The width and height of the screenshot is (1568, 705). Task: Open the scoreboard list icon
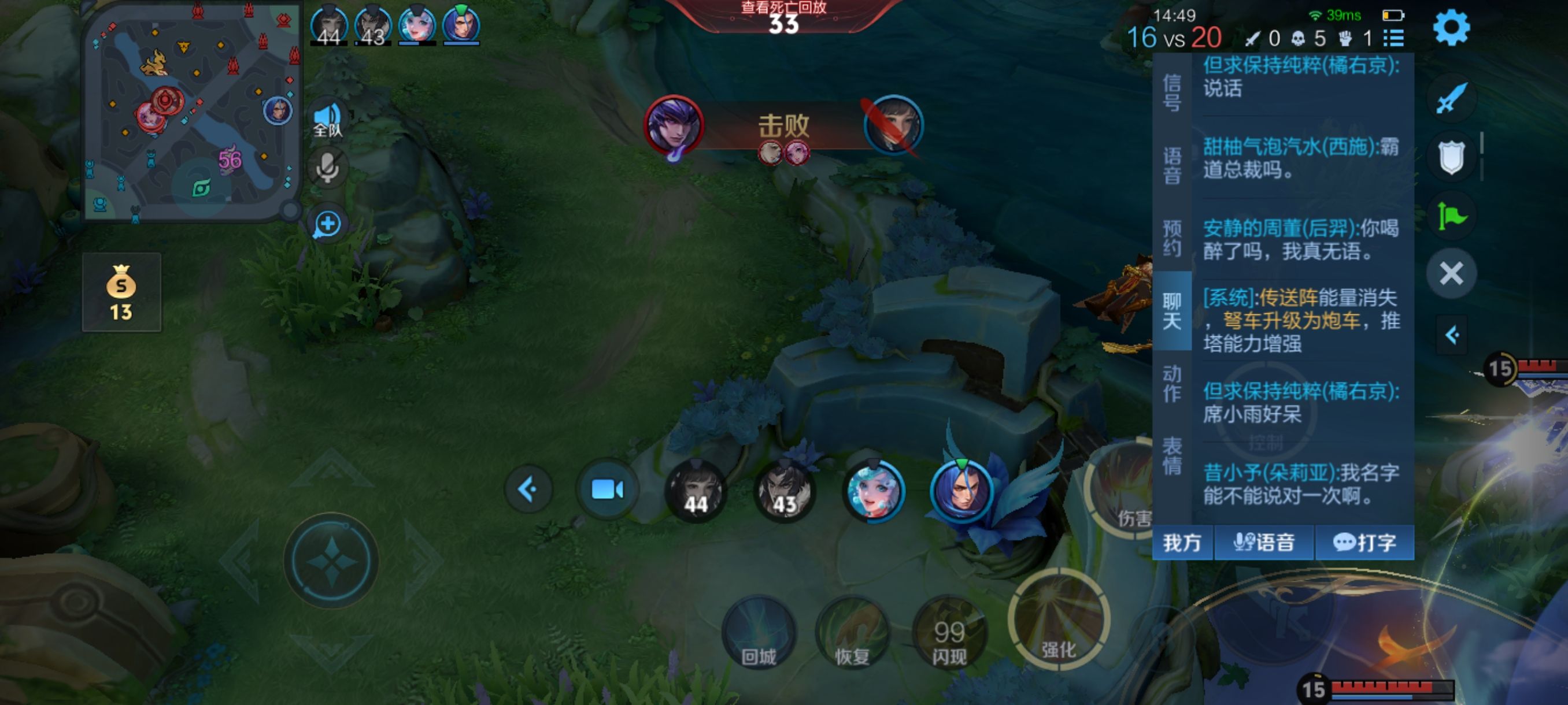coord(1393,38)
